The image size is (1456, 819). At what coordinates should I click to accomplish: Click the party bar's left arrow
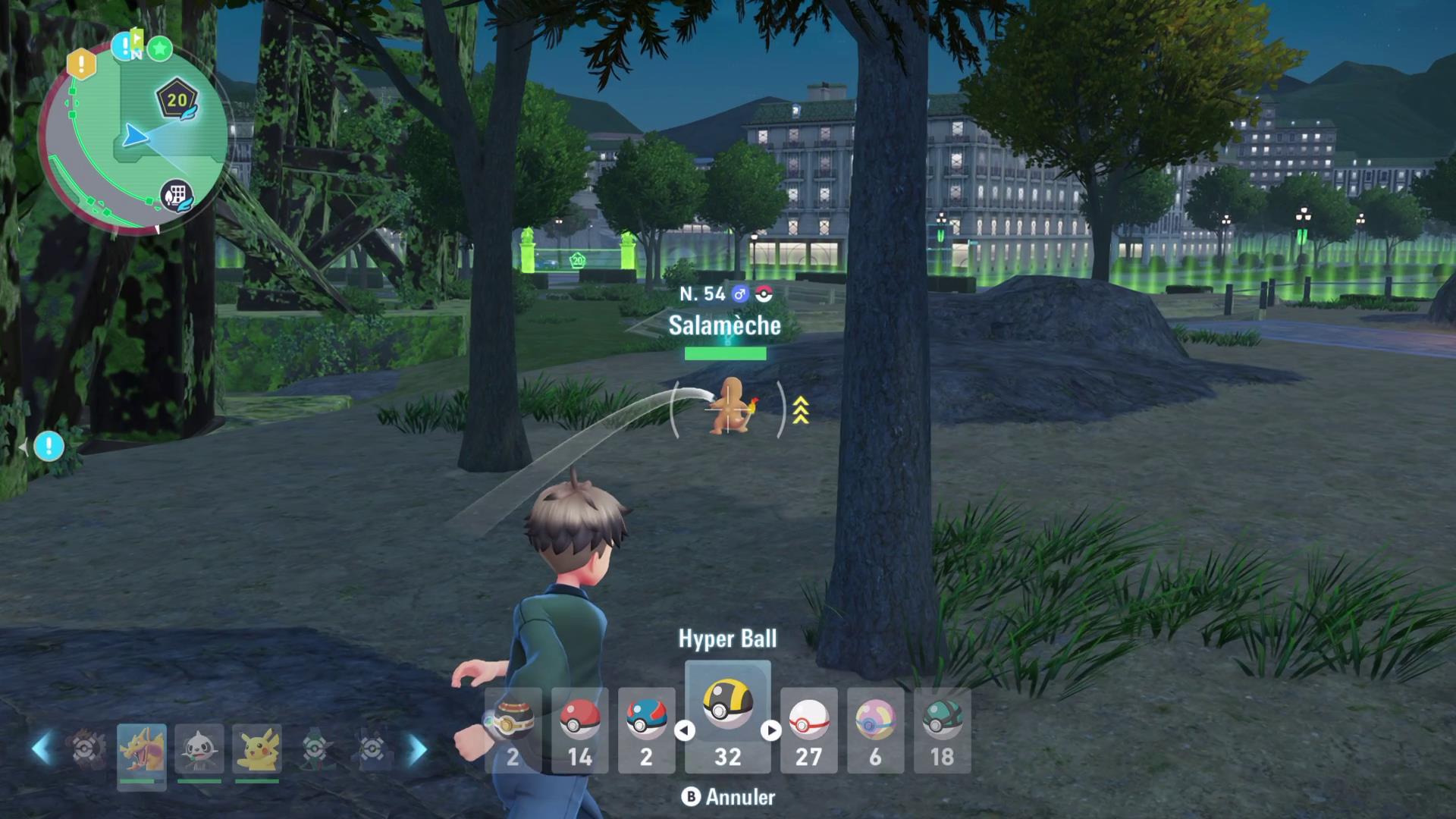tap(42, 748)
